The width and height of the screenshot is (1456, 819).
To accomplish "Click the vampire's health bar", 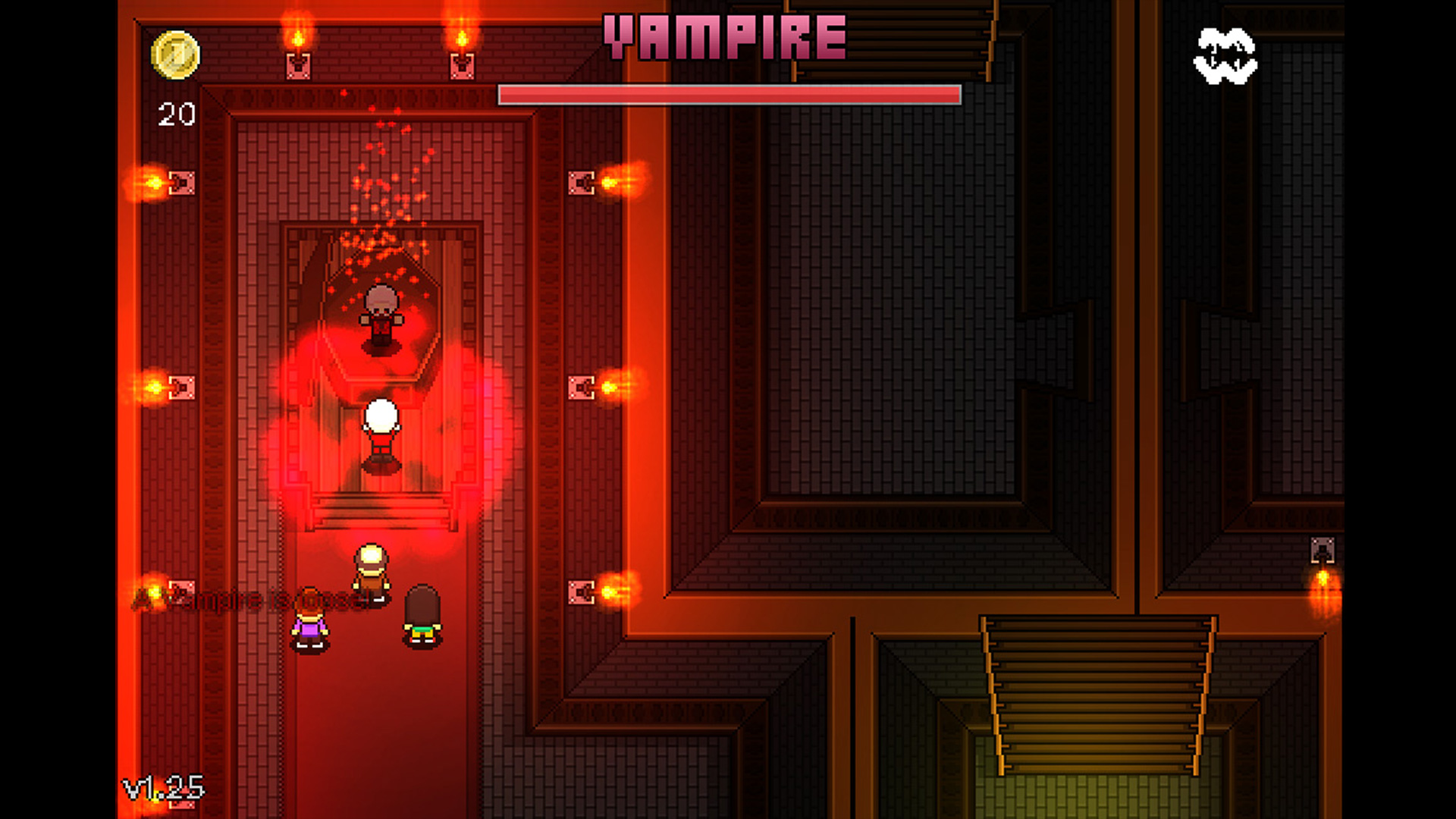I will [728, 94].
